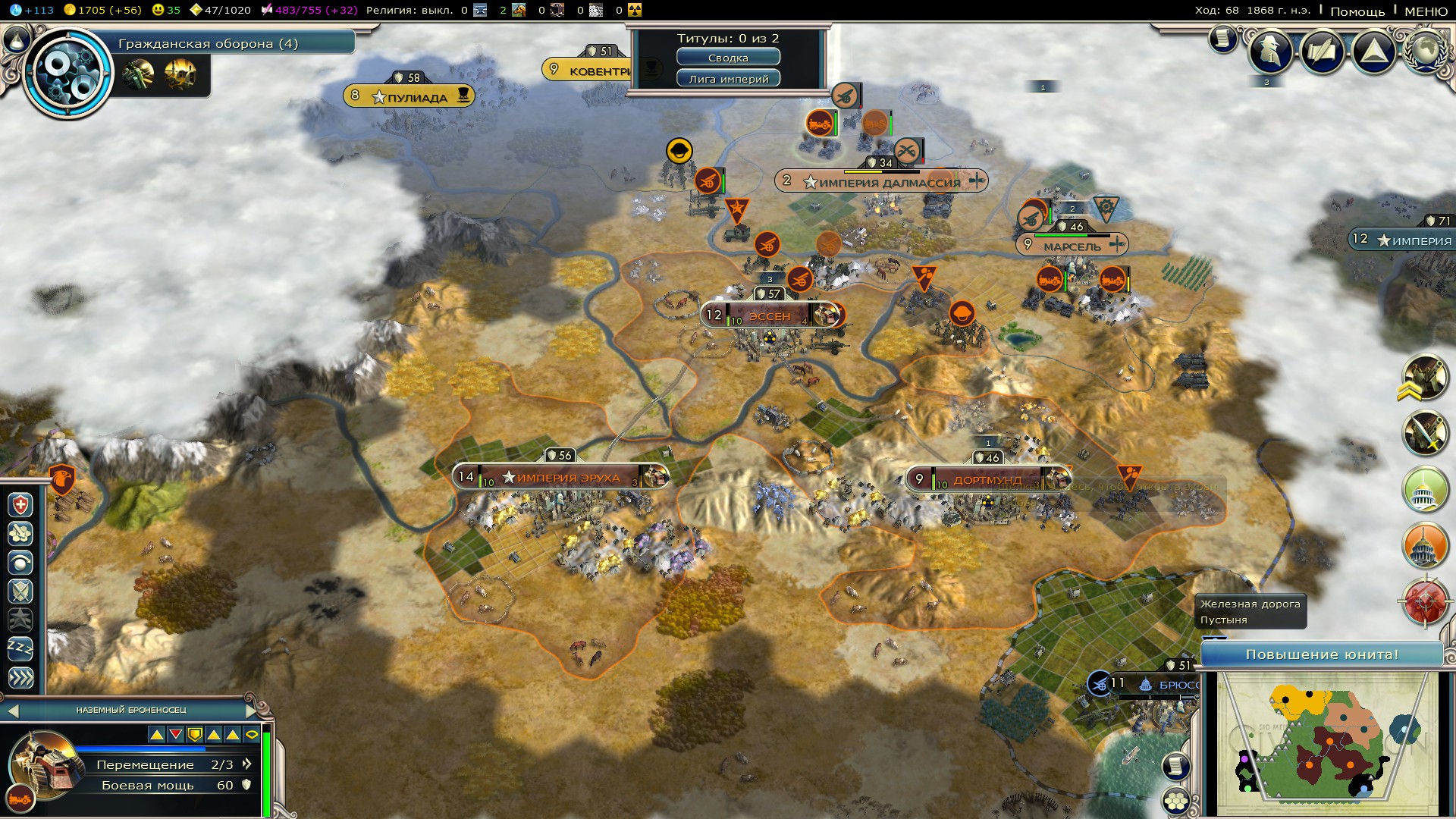Open the Эссен city banner
The height and width of the screenshot is (819, 1456).
tap(770, 315)
